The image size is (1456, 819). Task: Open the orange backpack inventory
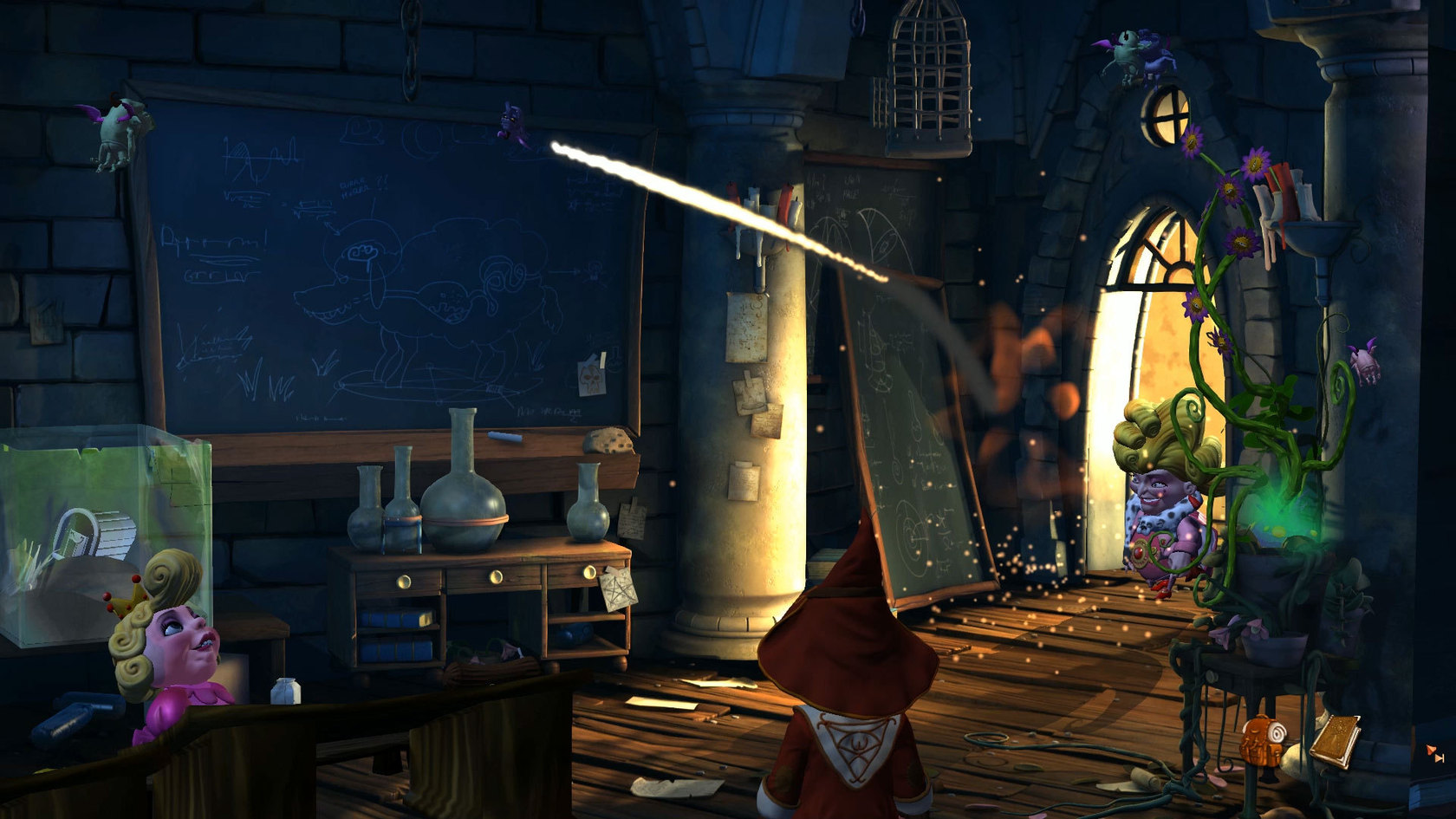(1261, 742)
